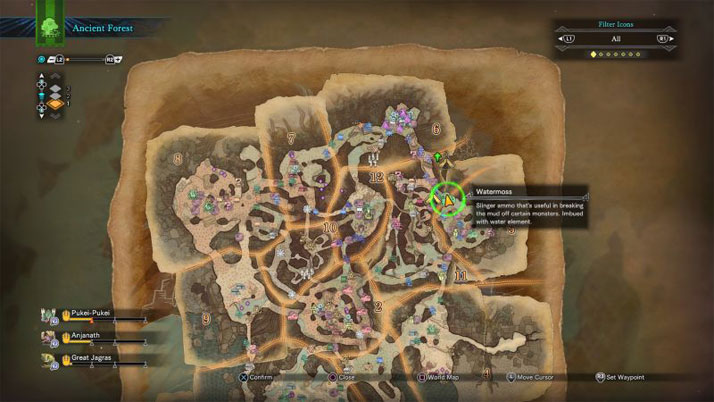Select area number 7 on the map
This screenshot has width=714, height=402.
[291, 137]
